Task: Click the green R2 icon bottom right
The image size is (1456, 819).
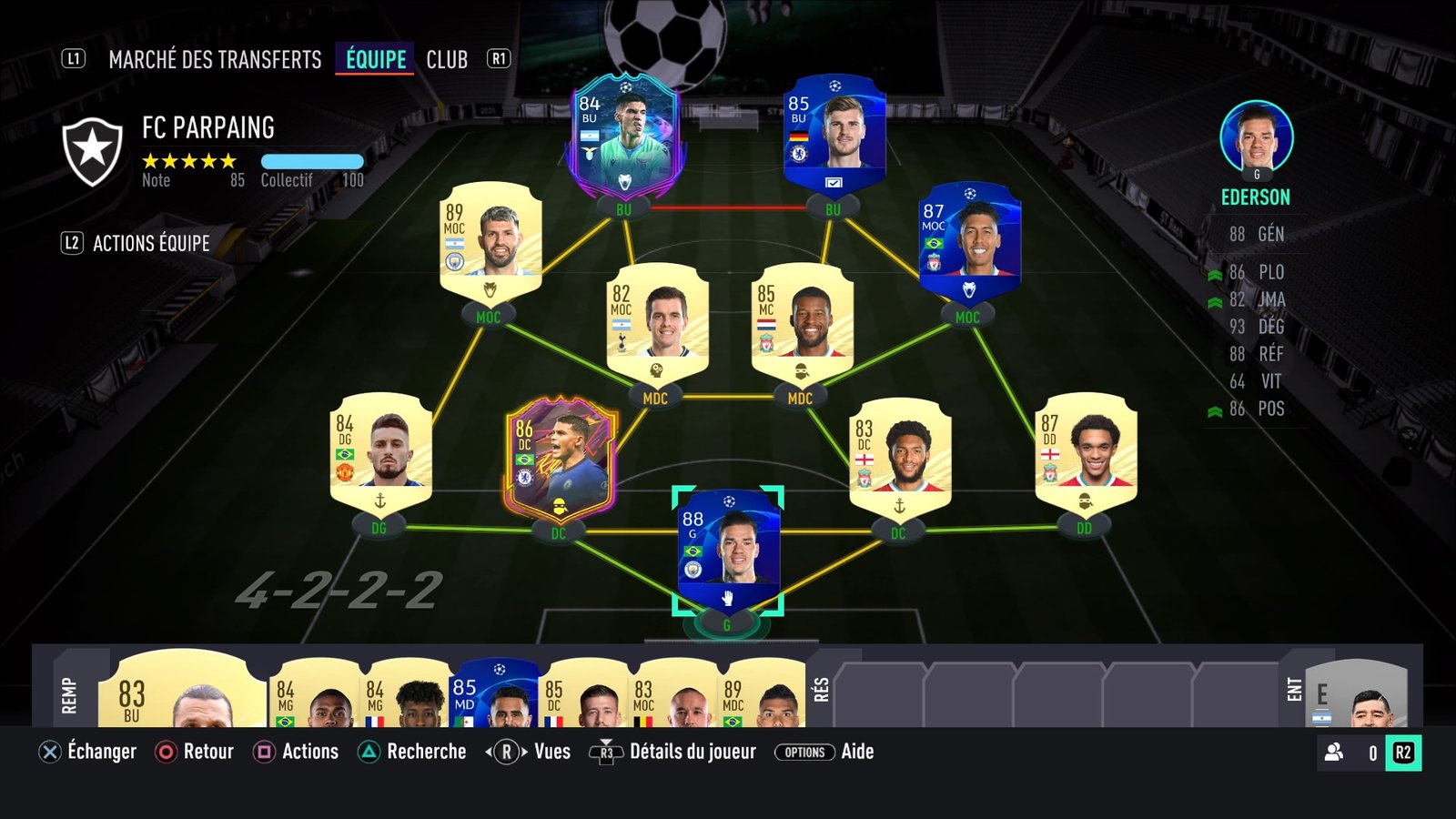Action: pos(1401,752)
